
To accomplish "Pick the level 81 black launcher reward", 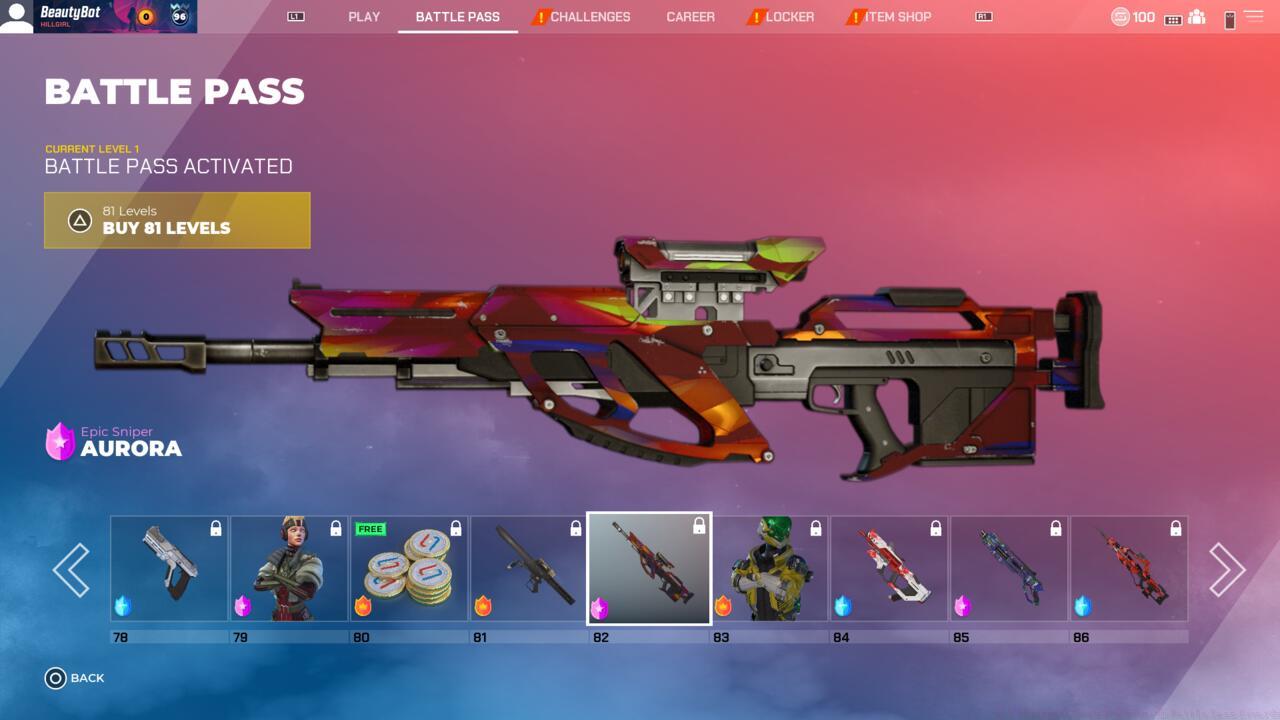I will pos(529,568).
